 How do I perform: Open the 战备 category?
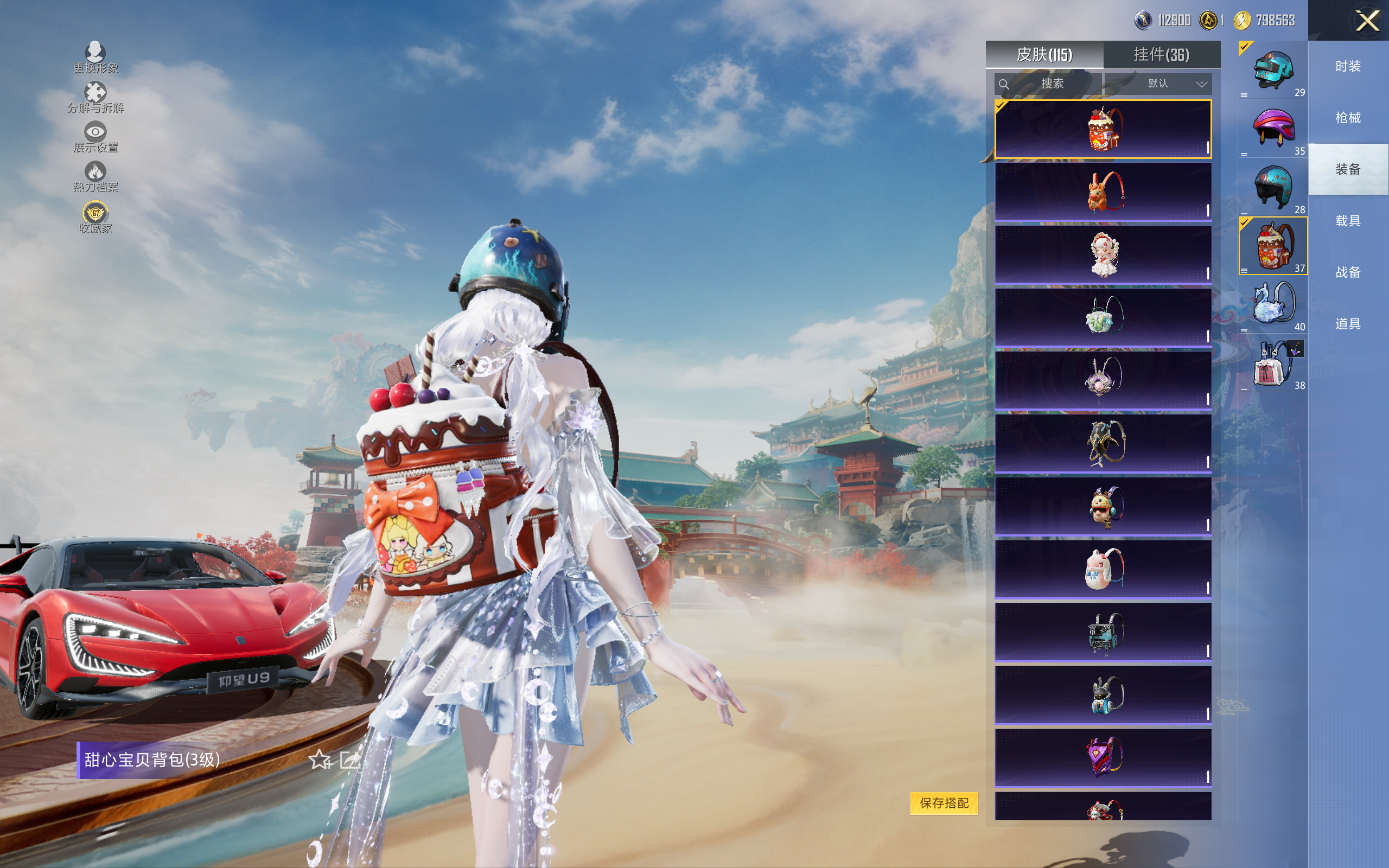(1348, 272)
